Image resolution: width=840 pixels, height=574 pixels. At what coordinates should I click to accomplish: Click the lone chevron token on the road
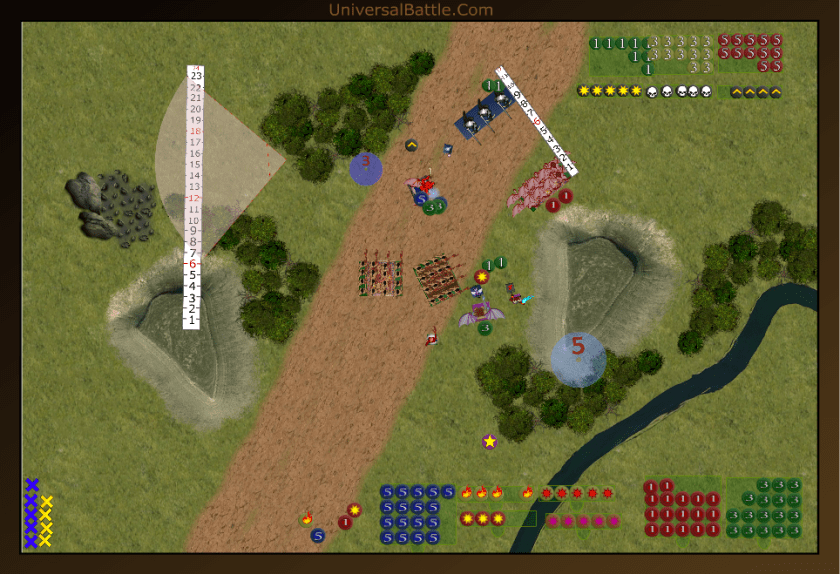pos(411,145)
